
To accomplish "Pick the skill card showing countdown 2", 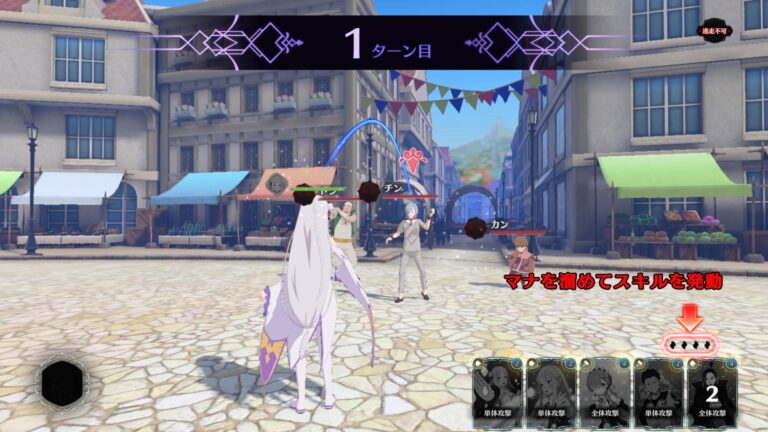I will (712, 392).
